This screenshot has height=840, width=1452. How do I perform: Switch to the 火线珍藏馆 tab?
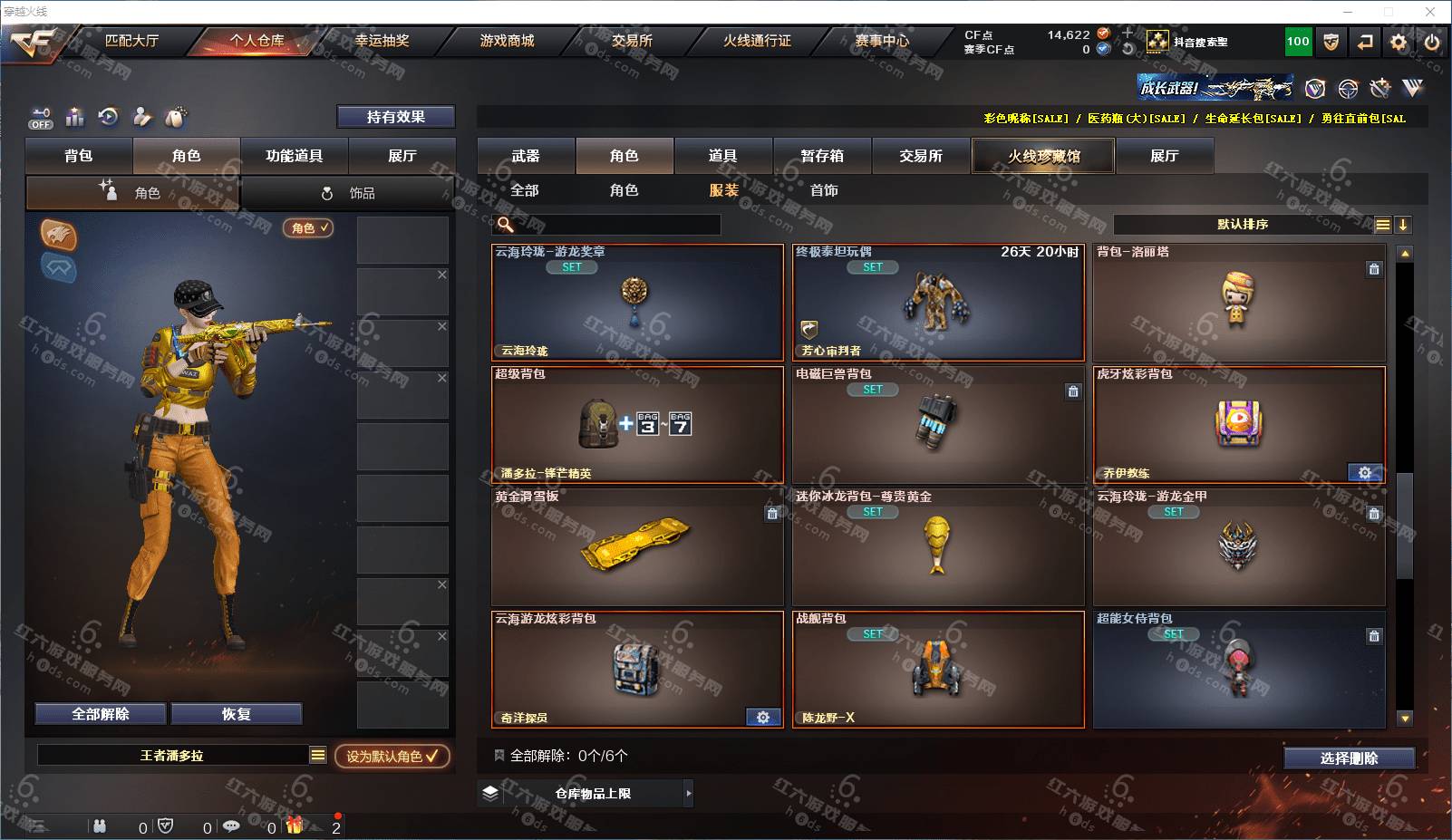[x=1043, y=156]
